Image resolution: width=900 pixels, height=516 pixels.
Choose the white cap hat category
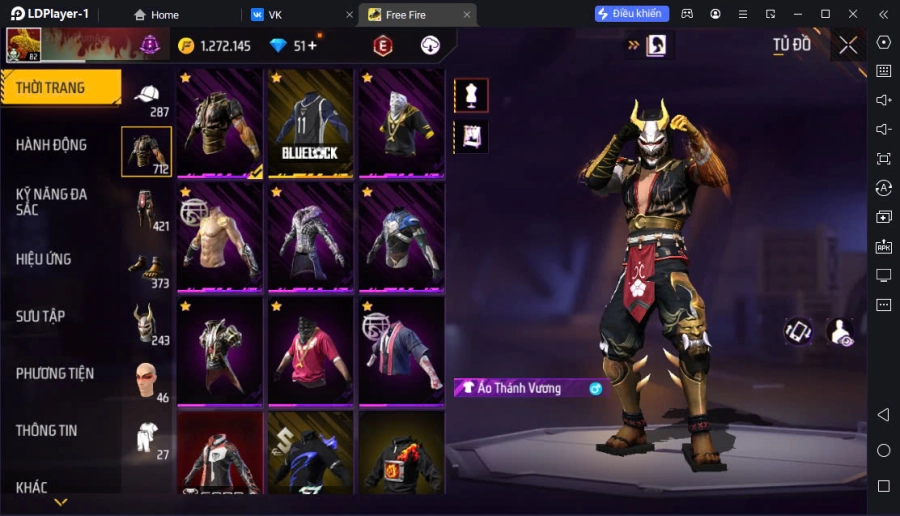pyautogui.click(x=147, y=94)
